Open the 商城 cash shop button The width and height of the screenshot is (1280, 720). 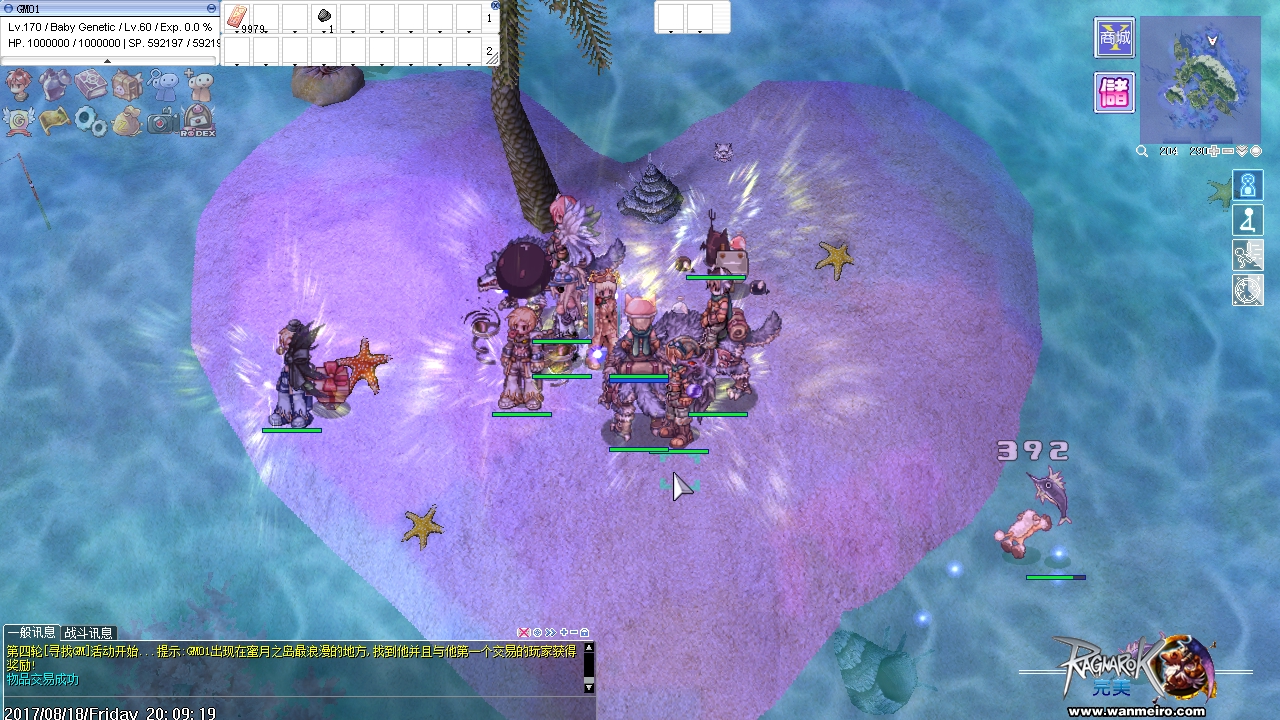pyautogui.click(x=1114, y=38)
